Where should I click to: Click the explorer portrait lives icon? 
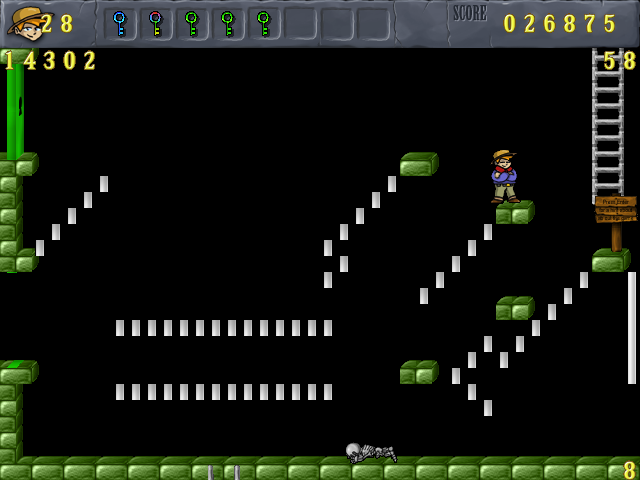coord(24,22)
